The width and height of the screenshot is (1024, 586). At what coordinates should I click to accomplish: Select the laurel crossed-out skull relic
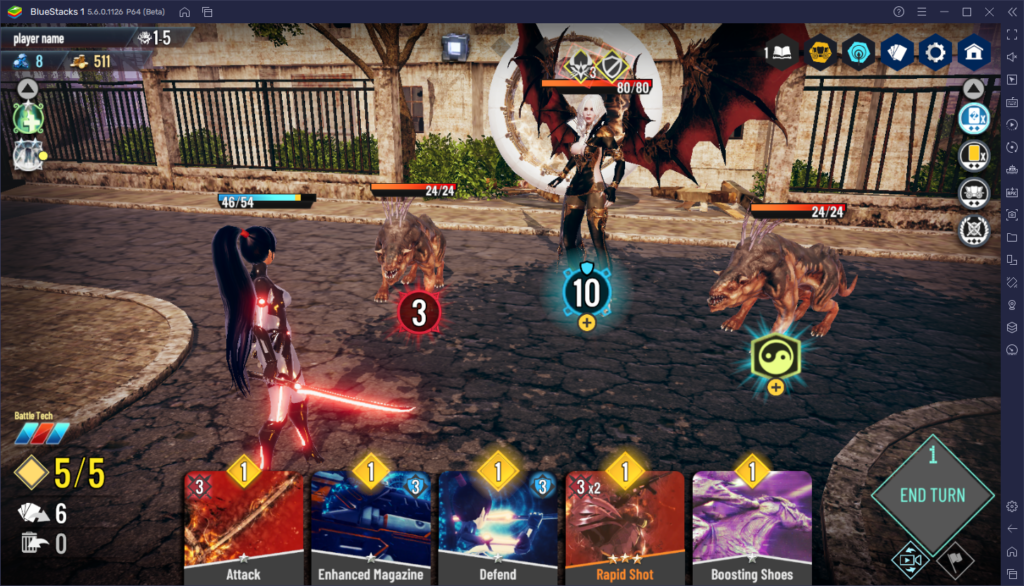pos(973,231)
